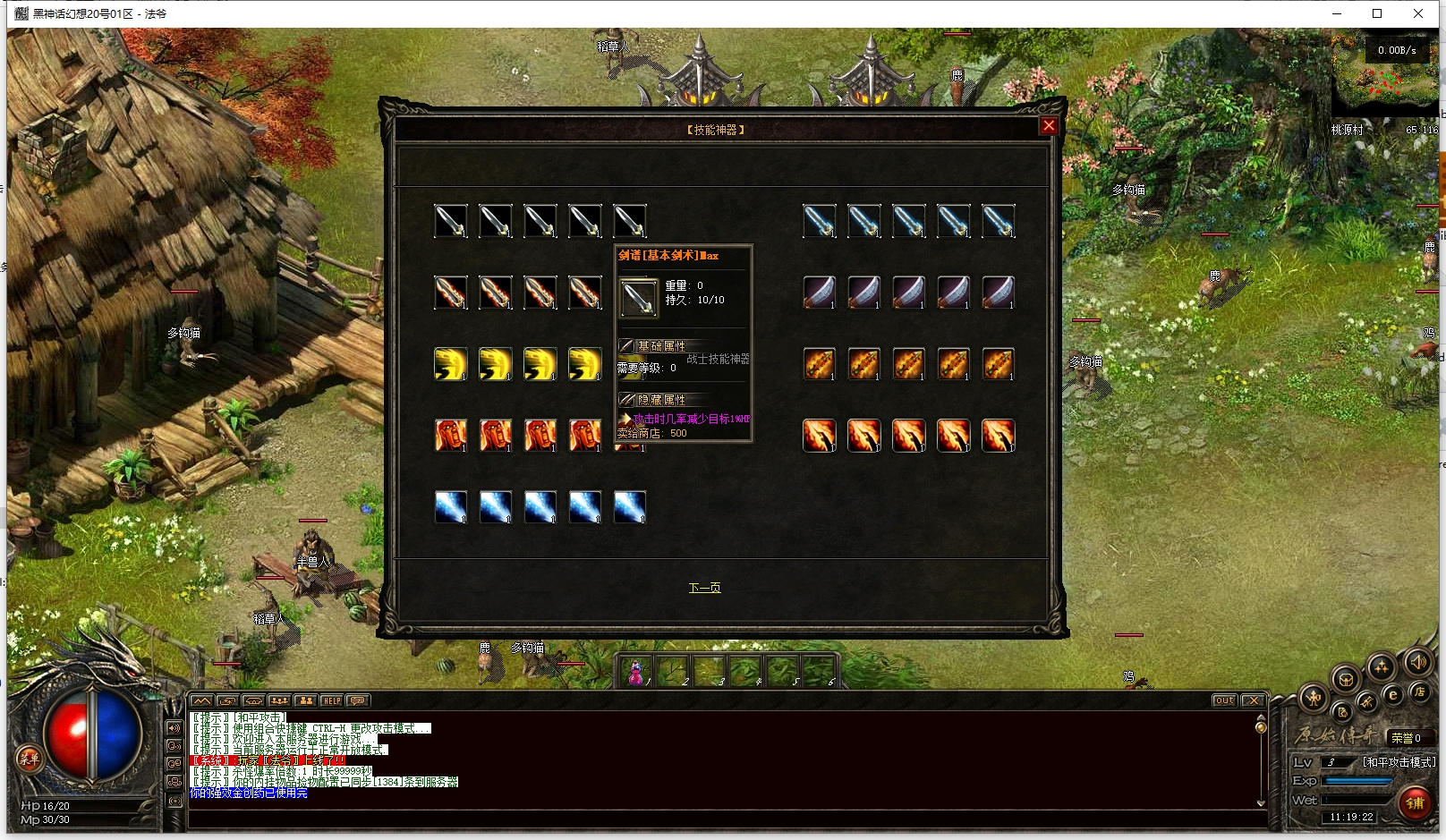The height and width of the screenshot is (840, 1446).
Task: Close the chat panel with its X button
Action: point(1253,700)
